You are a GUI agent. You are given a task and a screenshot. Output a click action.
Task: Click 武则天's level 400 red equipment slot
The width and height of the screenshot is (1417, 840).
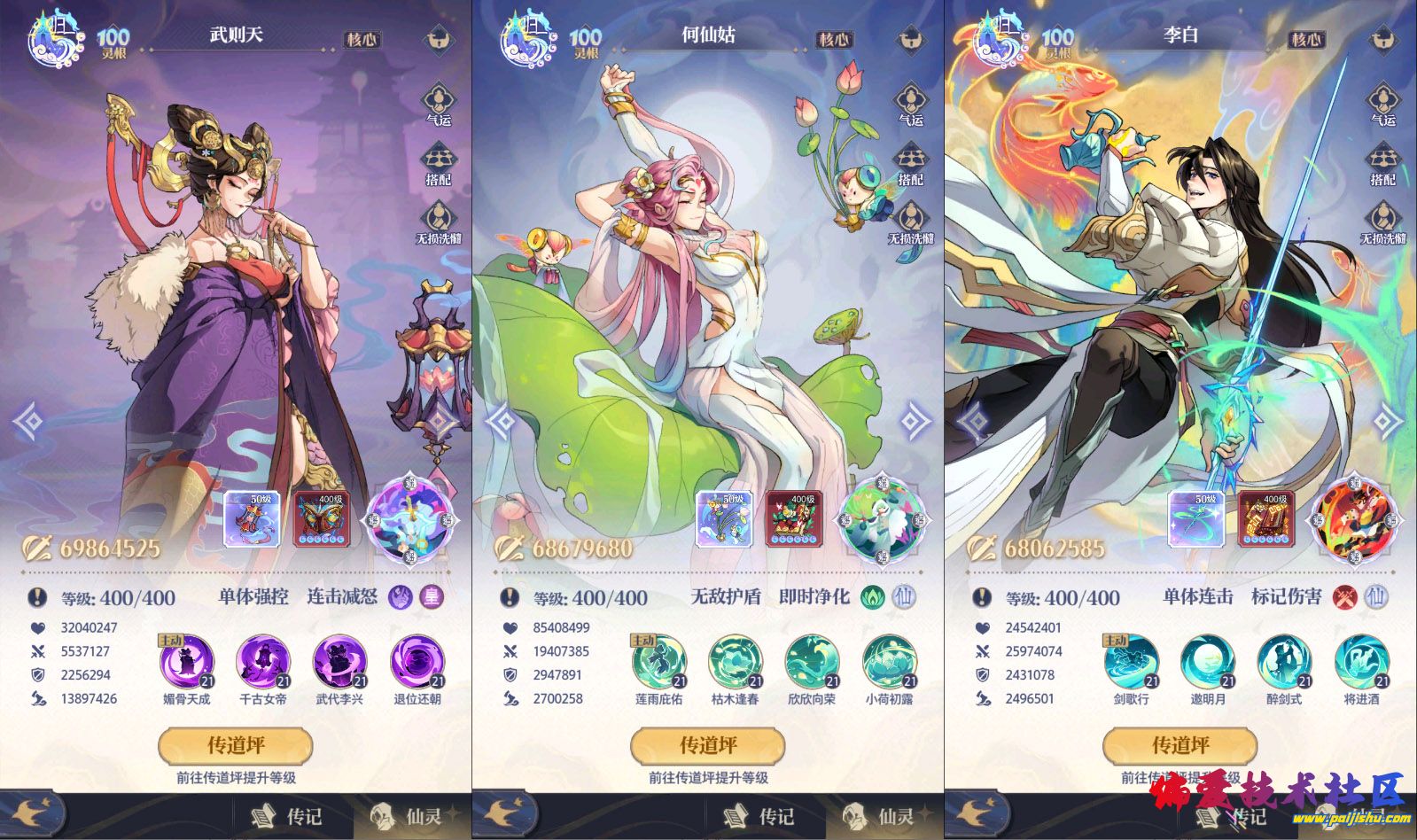322,519
